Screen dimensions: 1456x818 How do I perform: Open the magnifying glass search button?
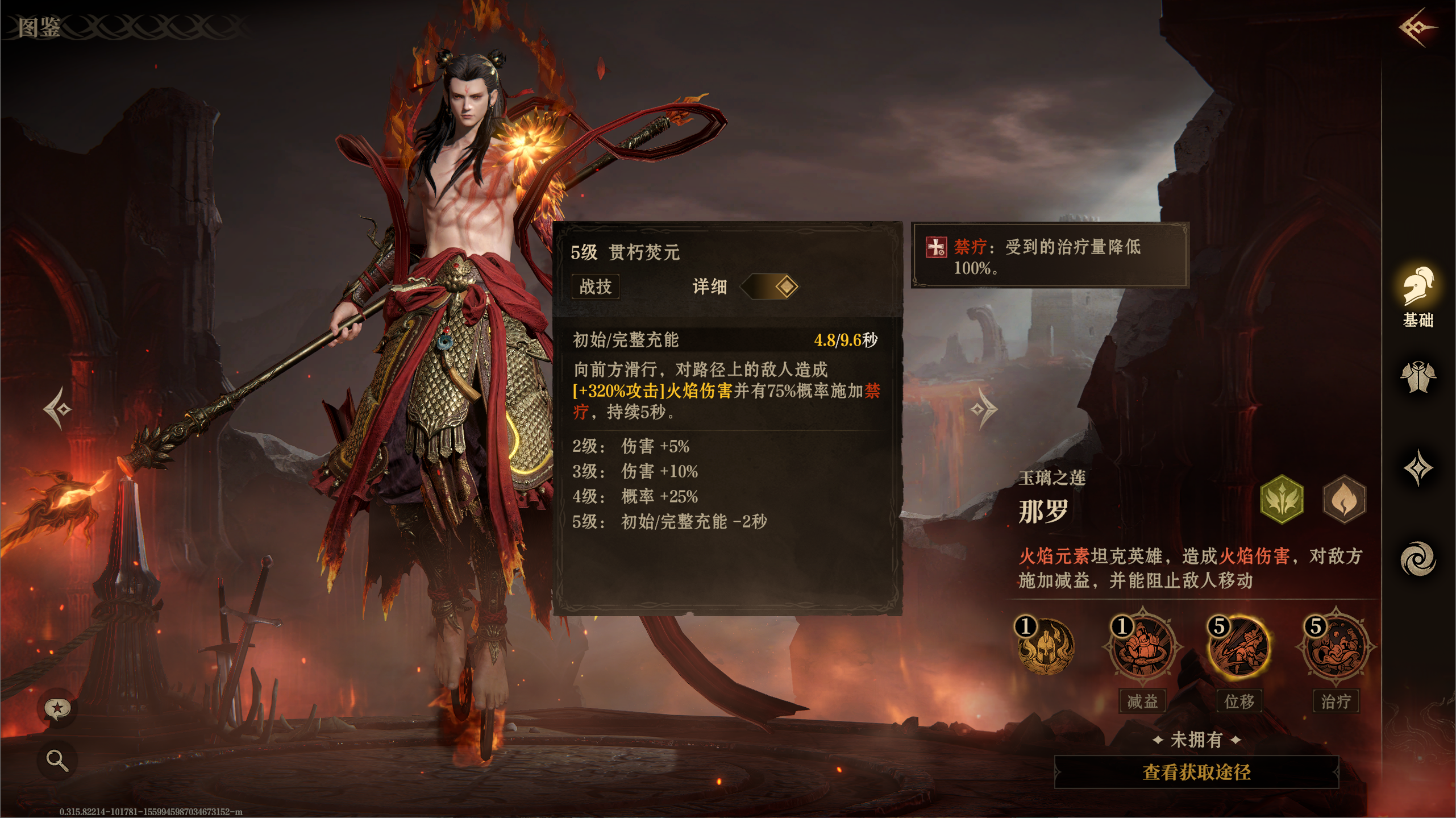coord(57,759)
